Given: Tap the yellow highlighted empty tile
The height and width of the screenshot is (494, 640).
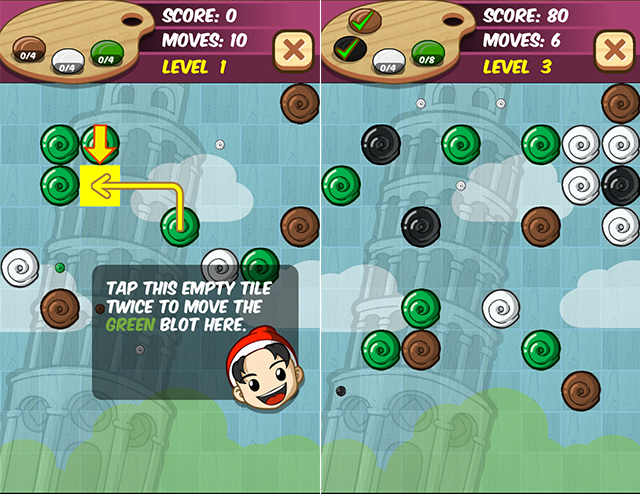Looking at the screenshot, I should [x=100, y=185].
